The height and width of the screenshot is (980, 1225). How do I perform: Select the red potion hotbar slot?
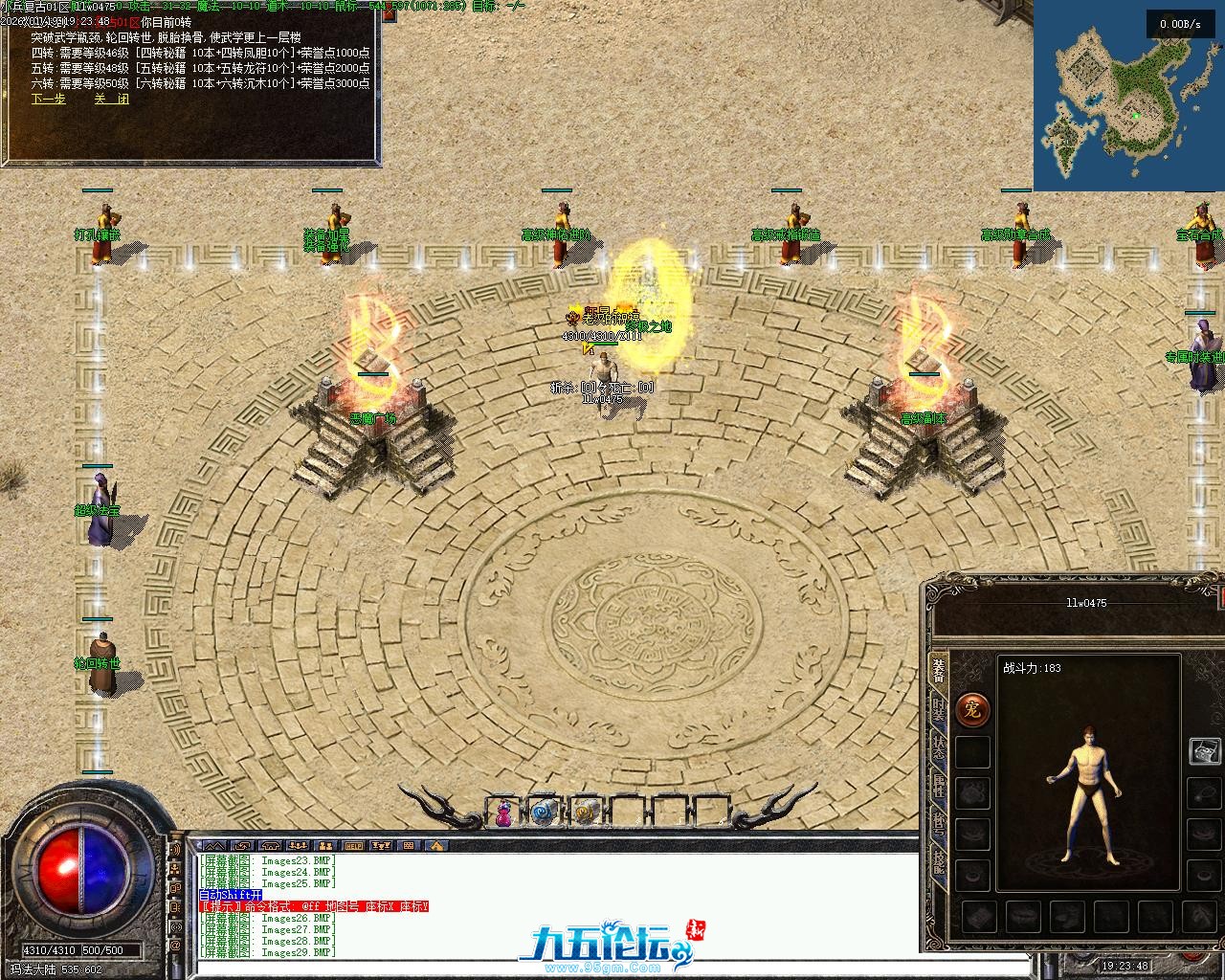click(502, 813)
